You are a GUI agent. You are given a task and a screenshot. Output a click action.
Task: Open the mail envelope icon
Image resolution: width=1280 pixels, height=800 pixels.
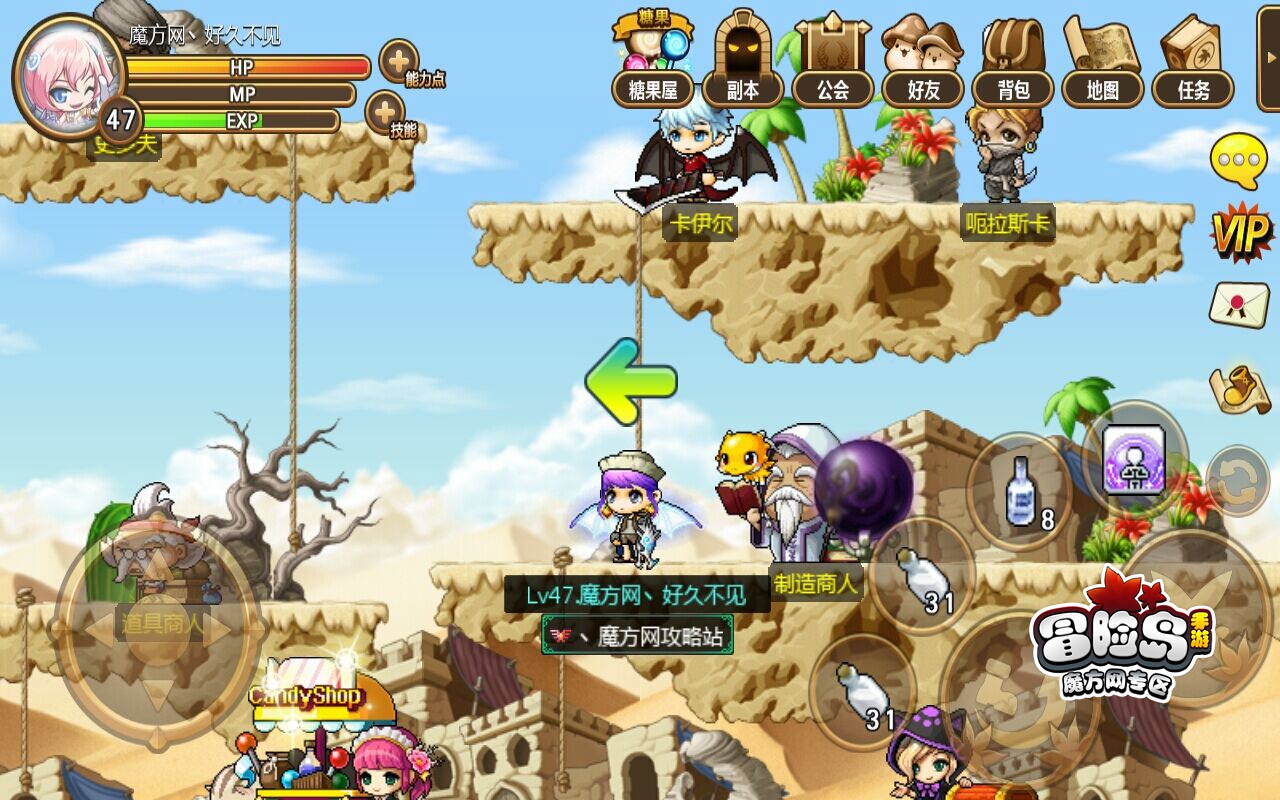[x=1239, y=304]
